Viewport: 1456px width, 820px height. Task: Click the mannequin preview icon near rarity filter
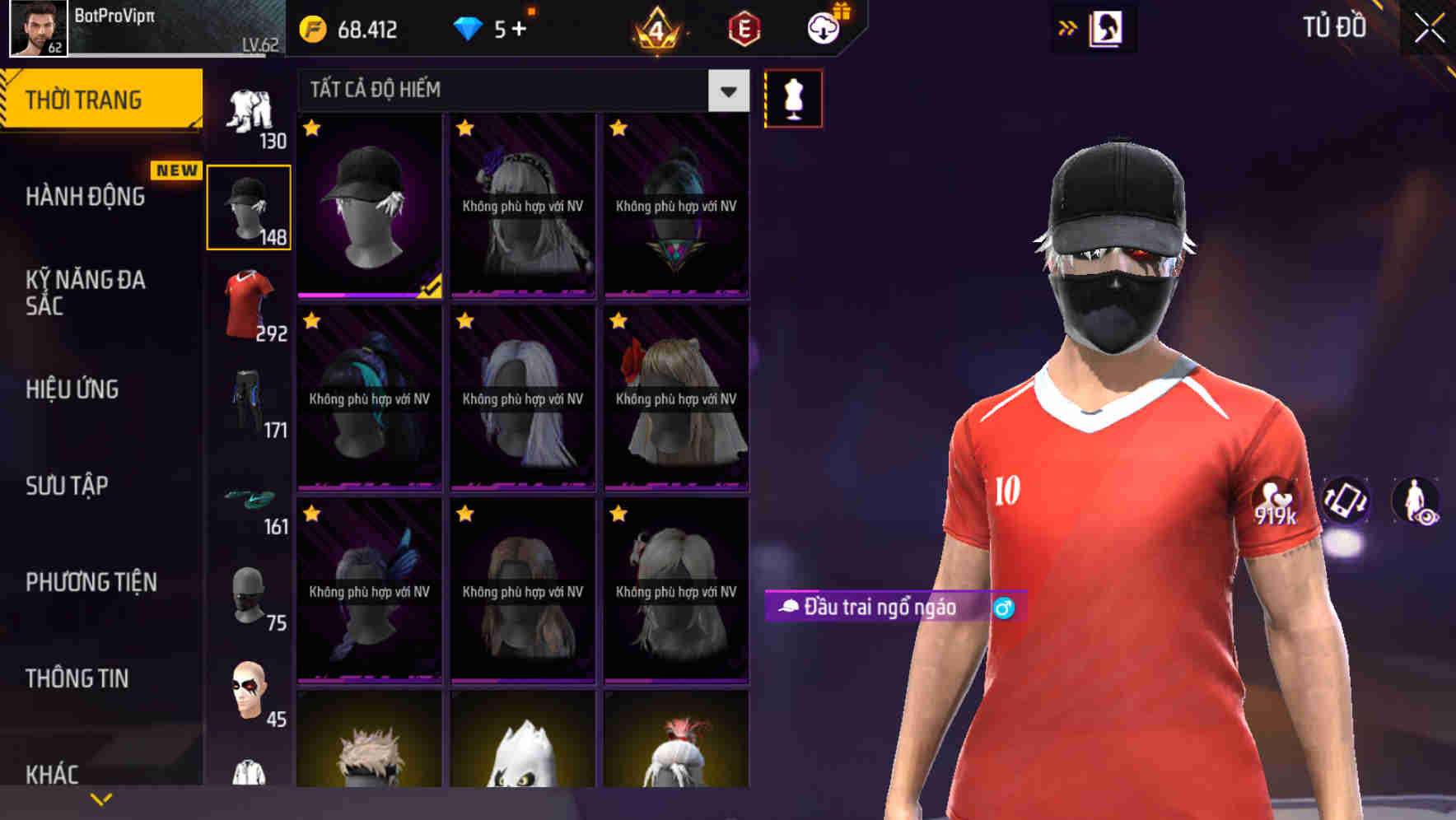click(794, 97)
